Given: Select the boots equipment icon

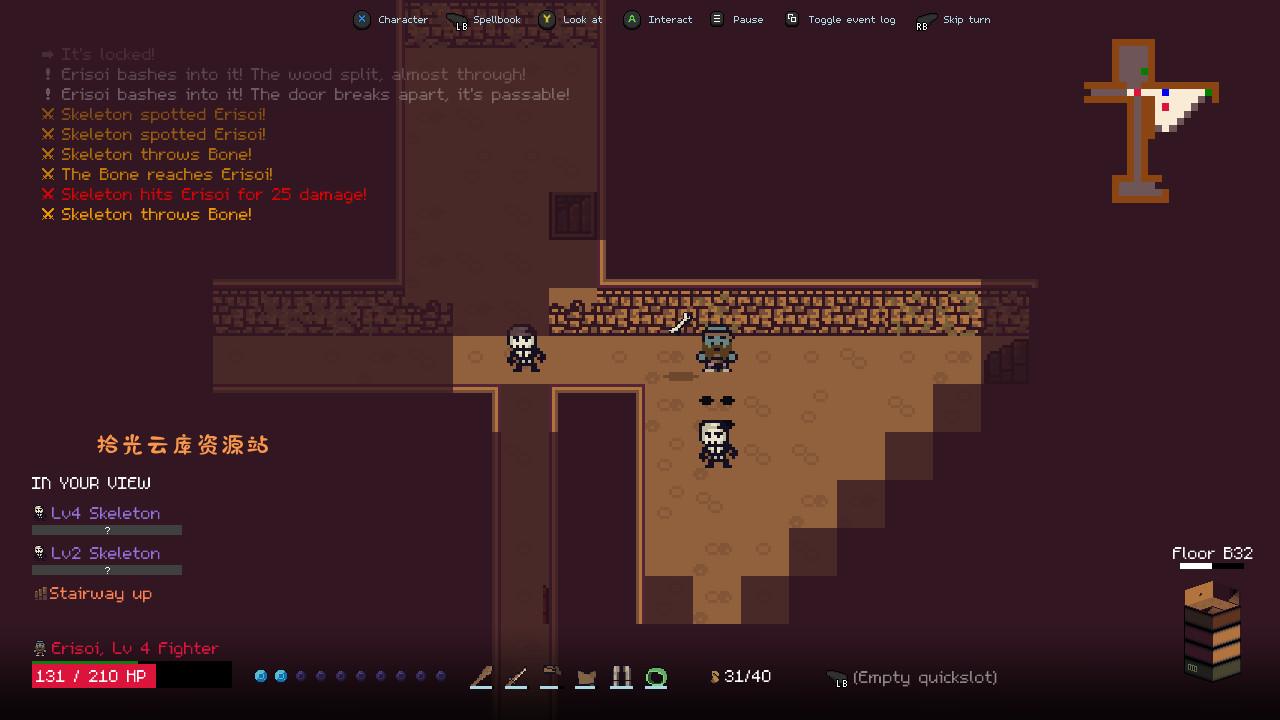Looking at the screenshot, I should coord(621,678).
